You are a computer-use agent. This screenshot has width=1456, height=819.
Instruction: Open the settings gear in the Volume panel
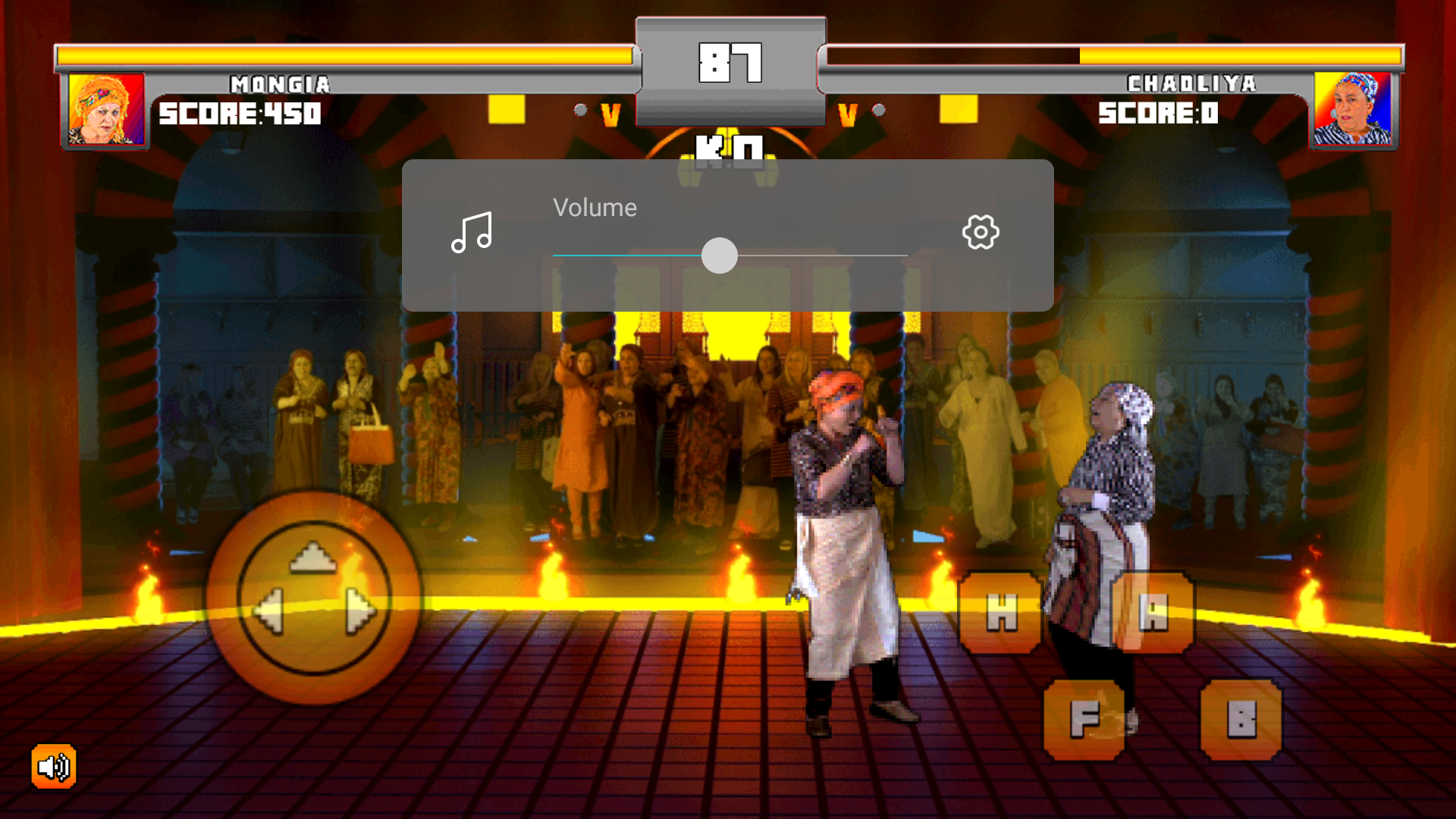tap(980, 232)
